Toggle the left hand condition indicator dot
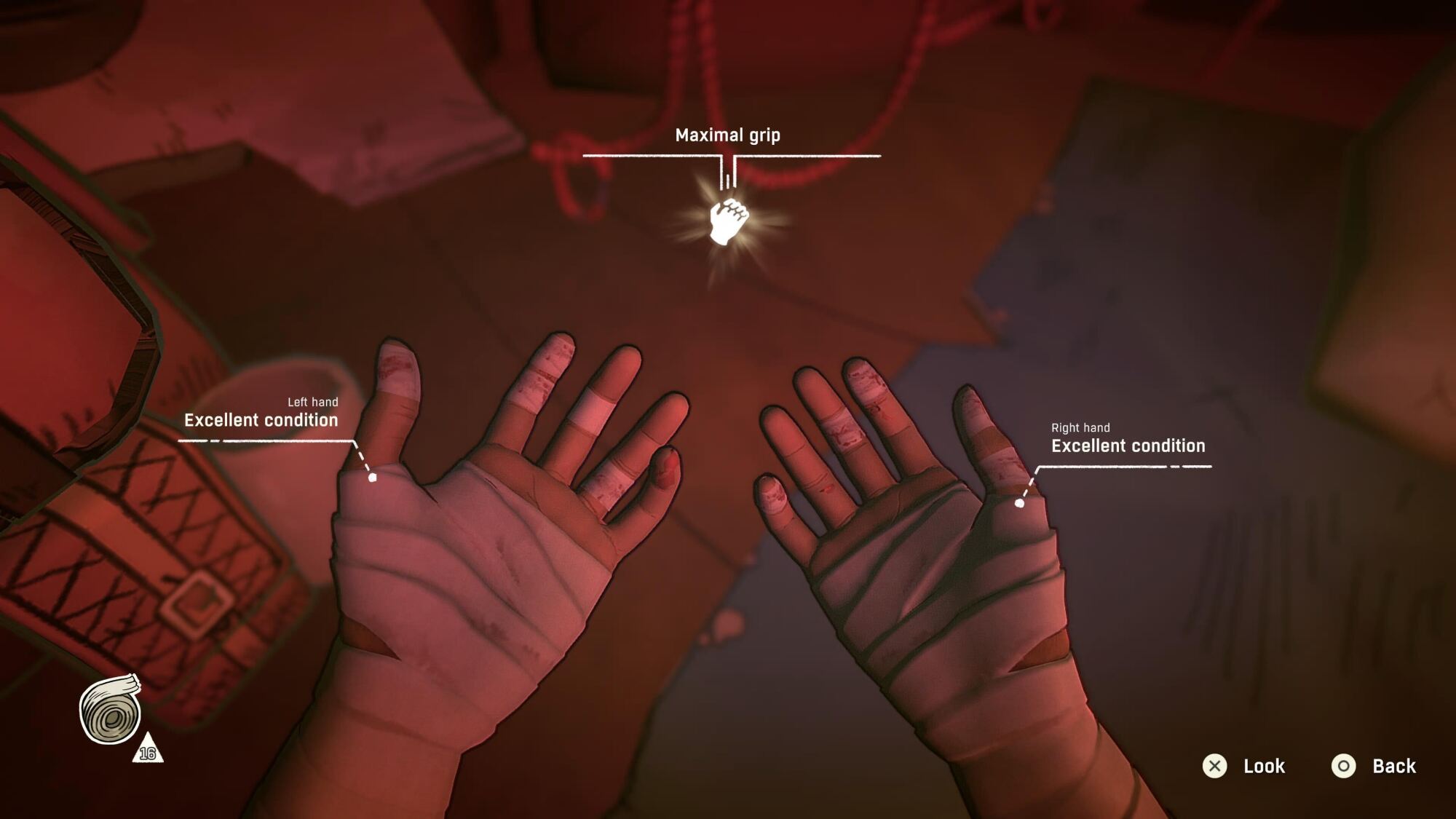The width and height of the screenshot is (1456, 819). [x=373, y=478]
